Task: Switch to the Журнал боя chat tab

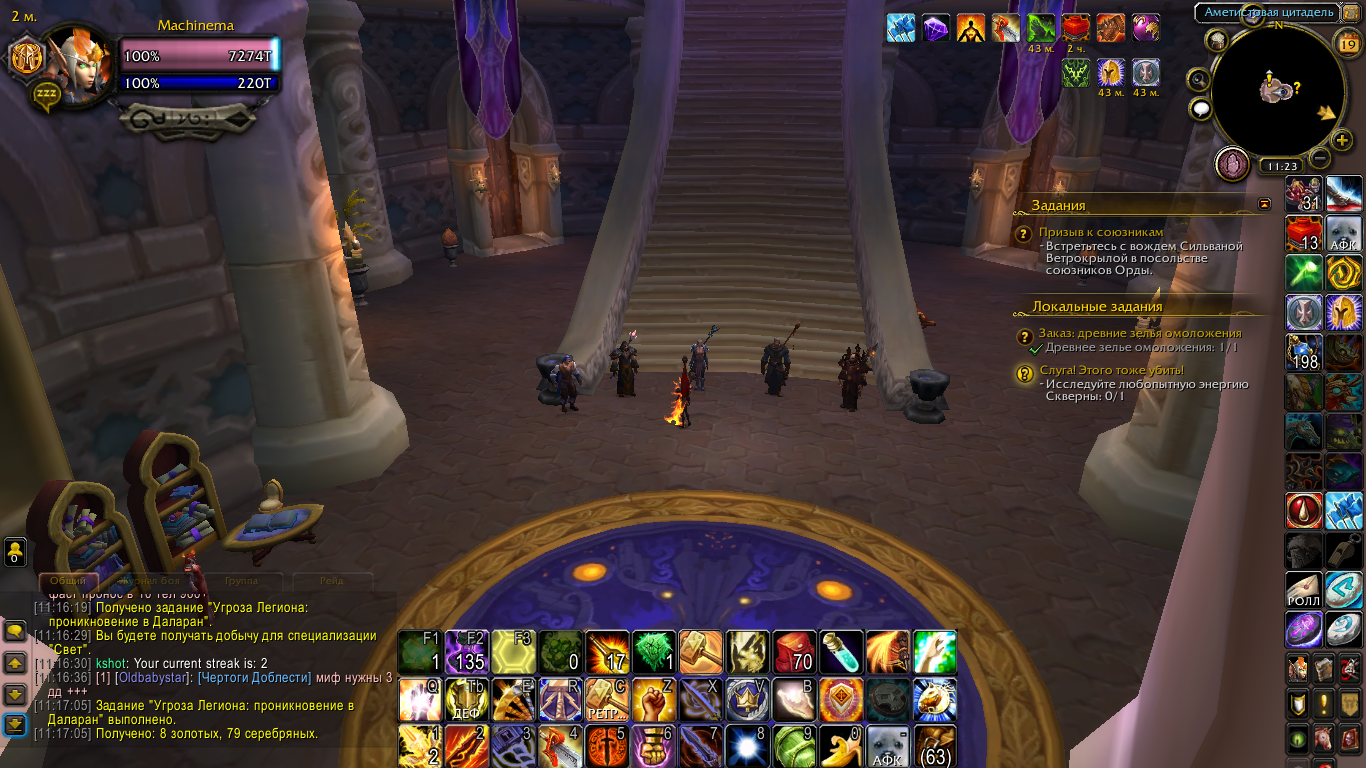Action: (x=152, y=580)
